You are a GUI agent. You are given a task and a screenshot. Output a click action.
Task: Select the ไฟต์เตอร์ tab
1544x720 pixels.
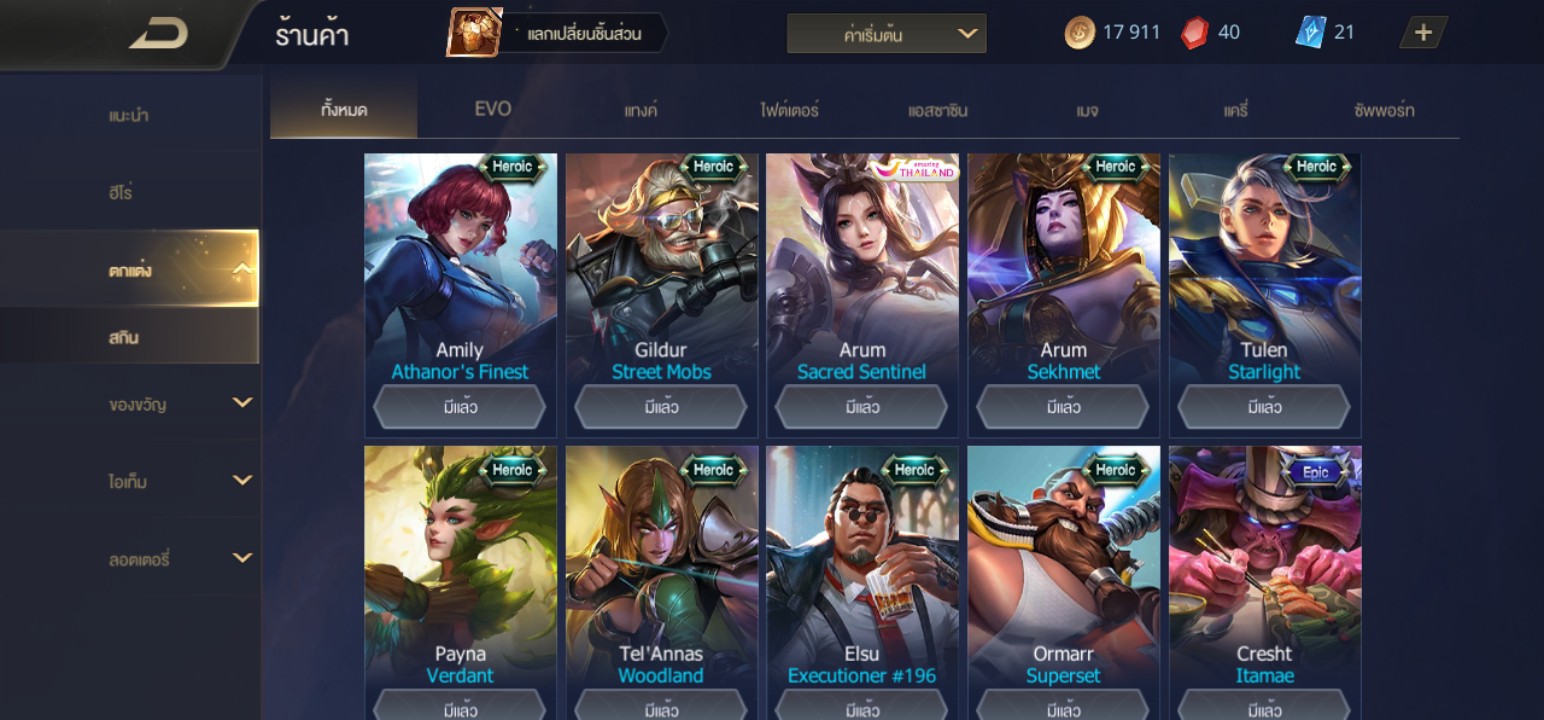(789, 110)
